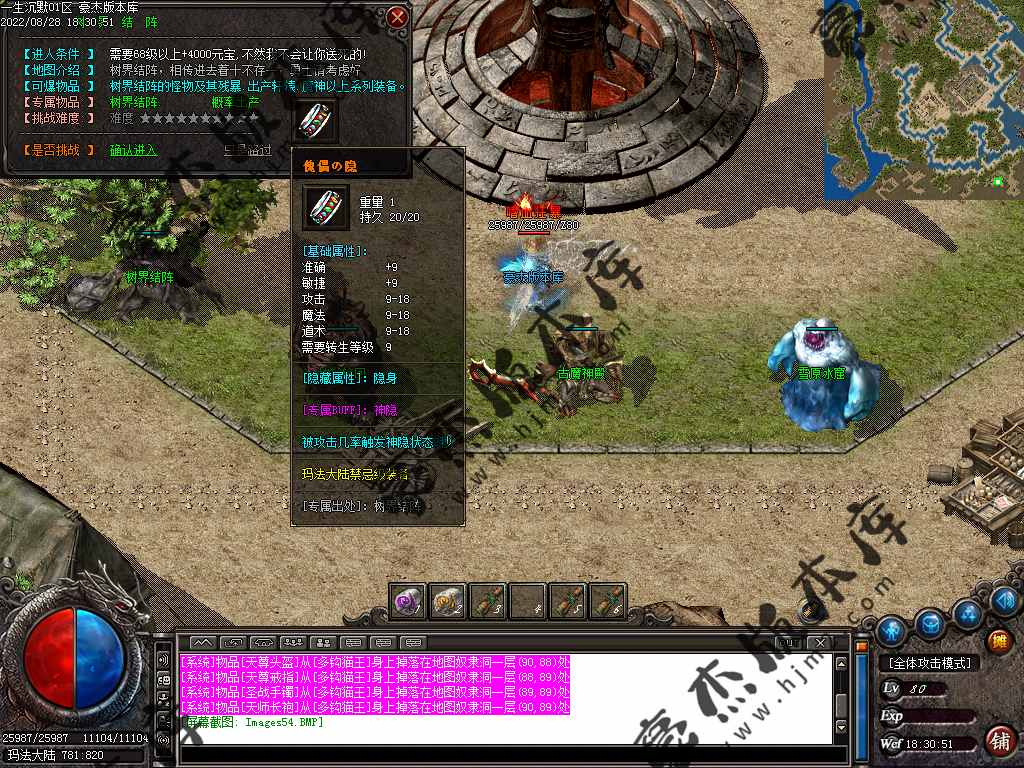Close the chat window with its X

pyautogui.click(x=819, y=642)
